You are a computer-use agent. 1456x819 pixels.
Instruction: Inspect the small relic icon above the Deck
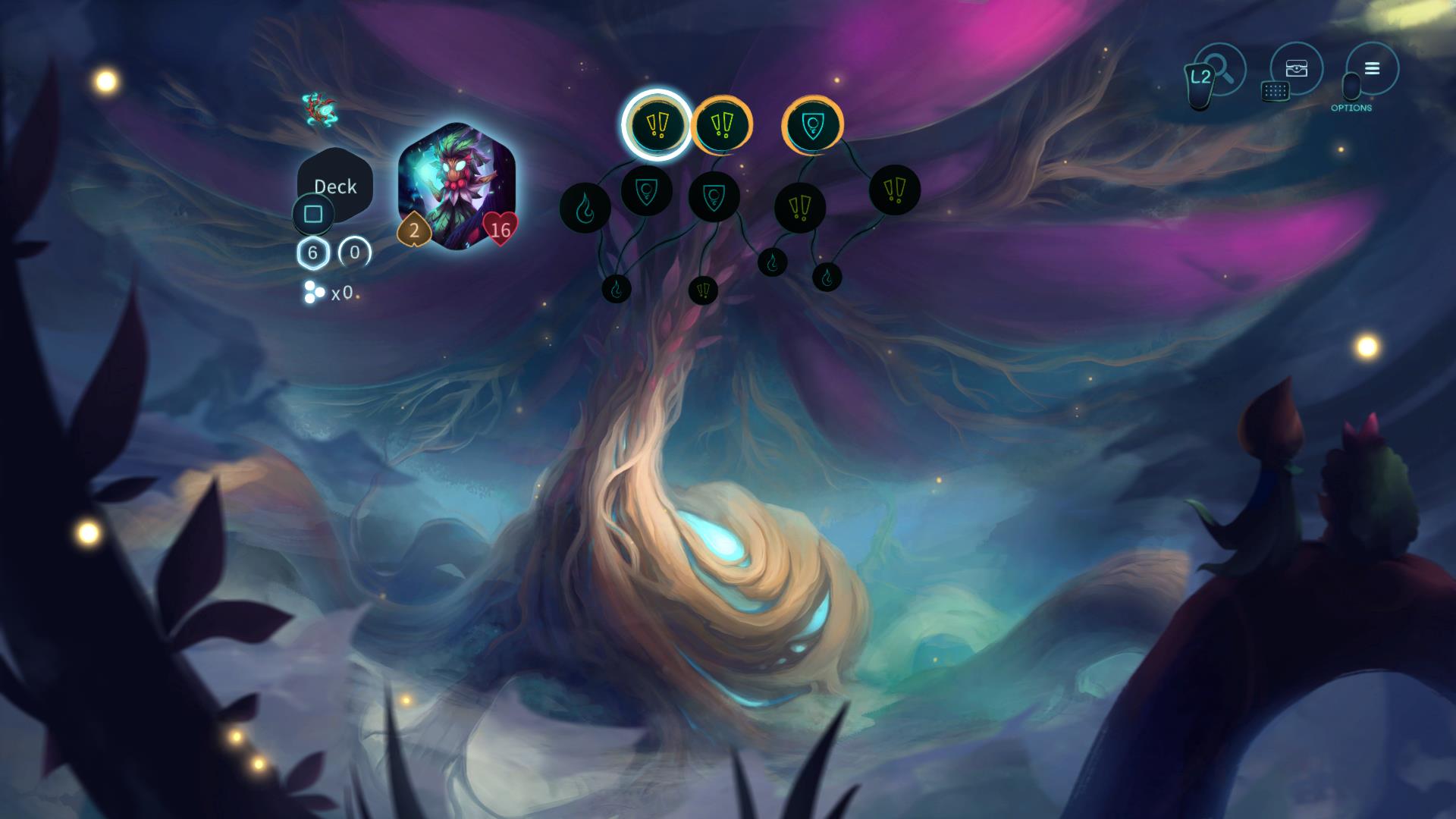[x=317, y=109]
